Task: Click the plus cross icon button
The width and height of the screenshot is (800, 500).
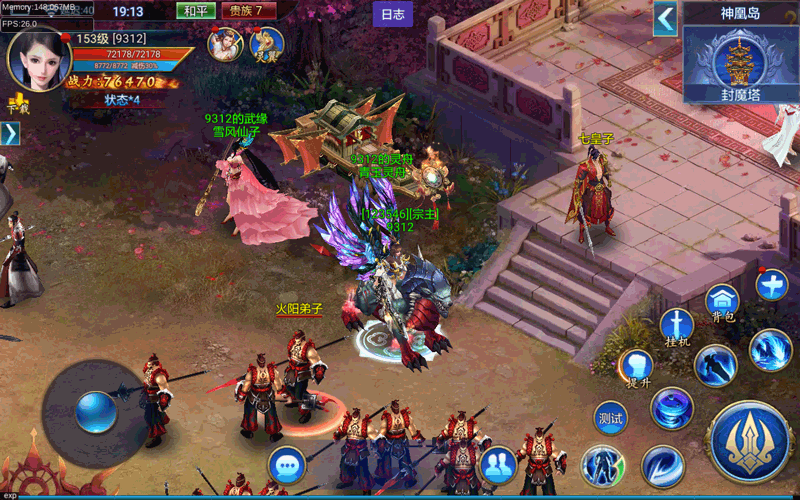Action: point(772,285)
